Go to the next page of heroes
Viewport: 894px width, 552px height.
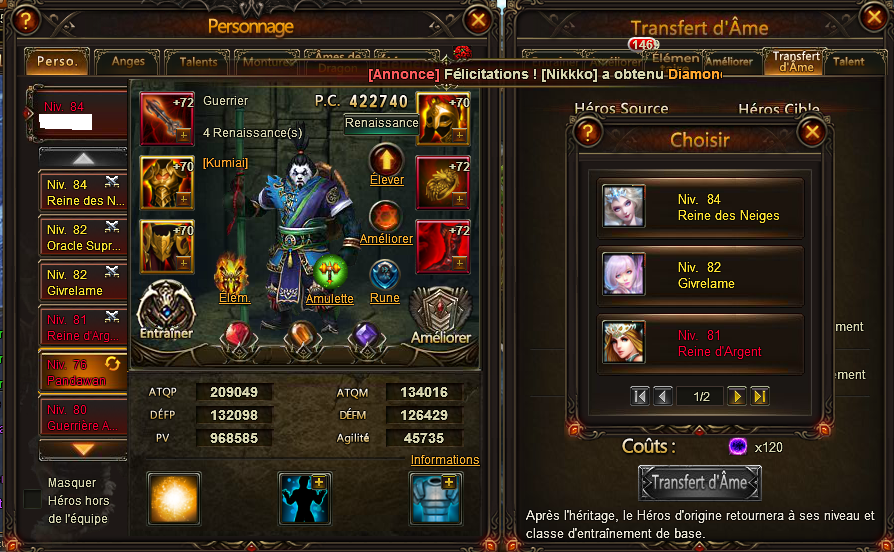(736, 396)
